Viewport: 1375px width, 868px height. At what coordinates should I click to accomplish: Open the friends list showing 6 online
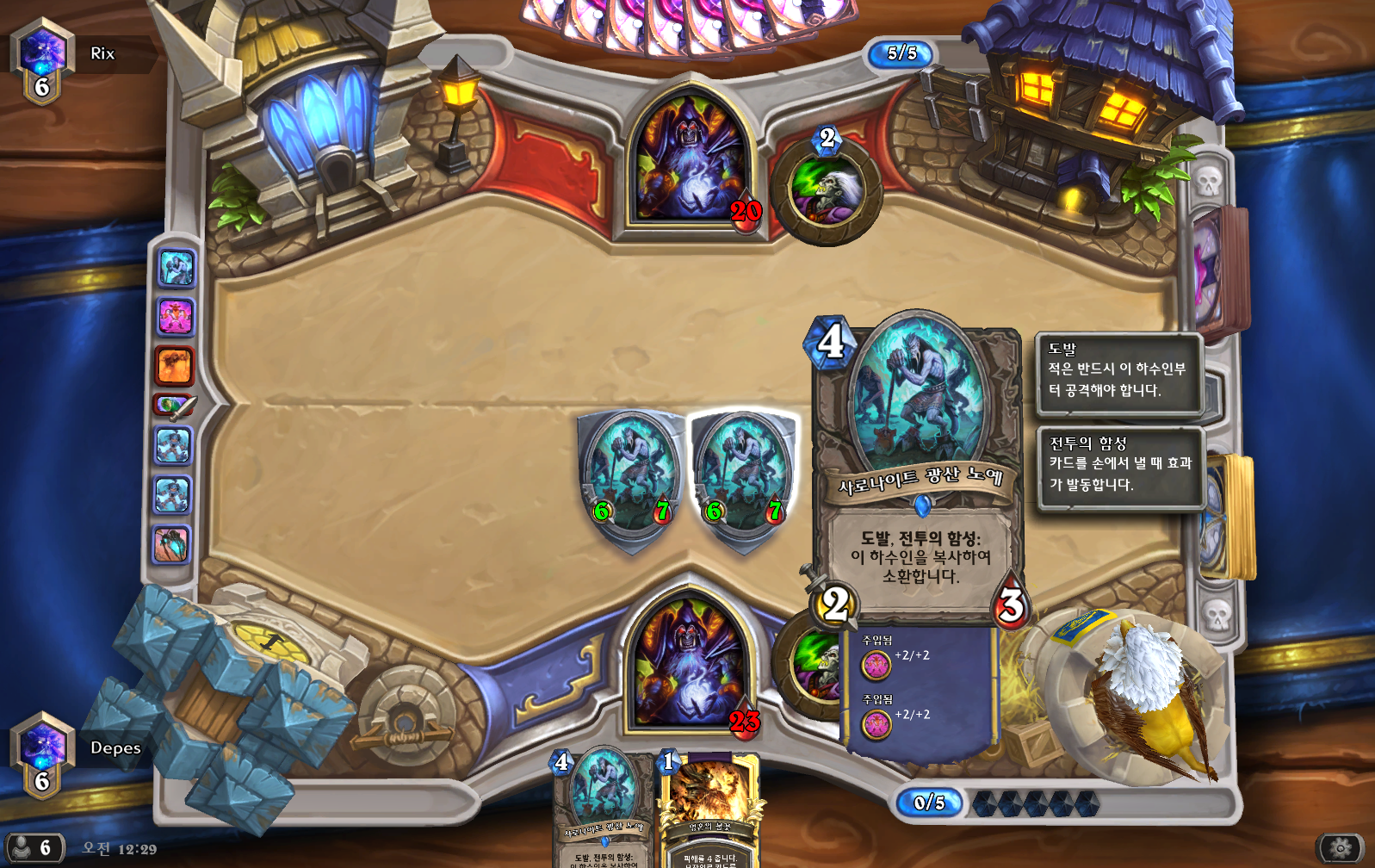tap(34, 848)
